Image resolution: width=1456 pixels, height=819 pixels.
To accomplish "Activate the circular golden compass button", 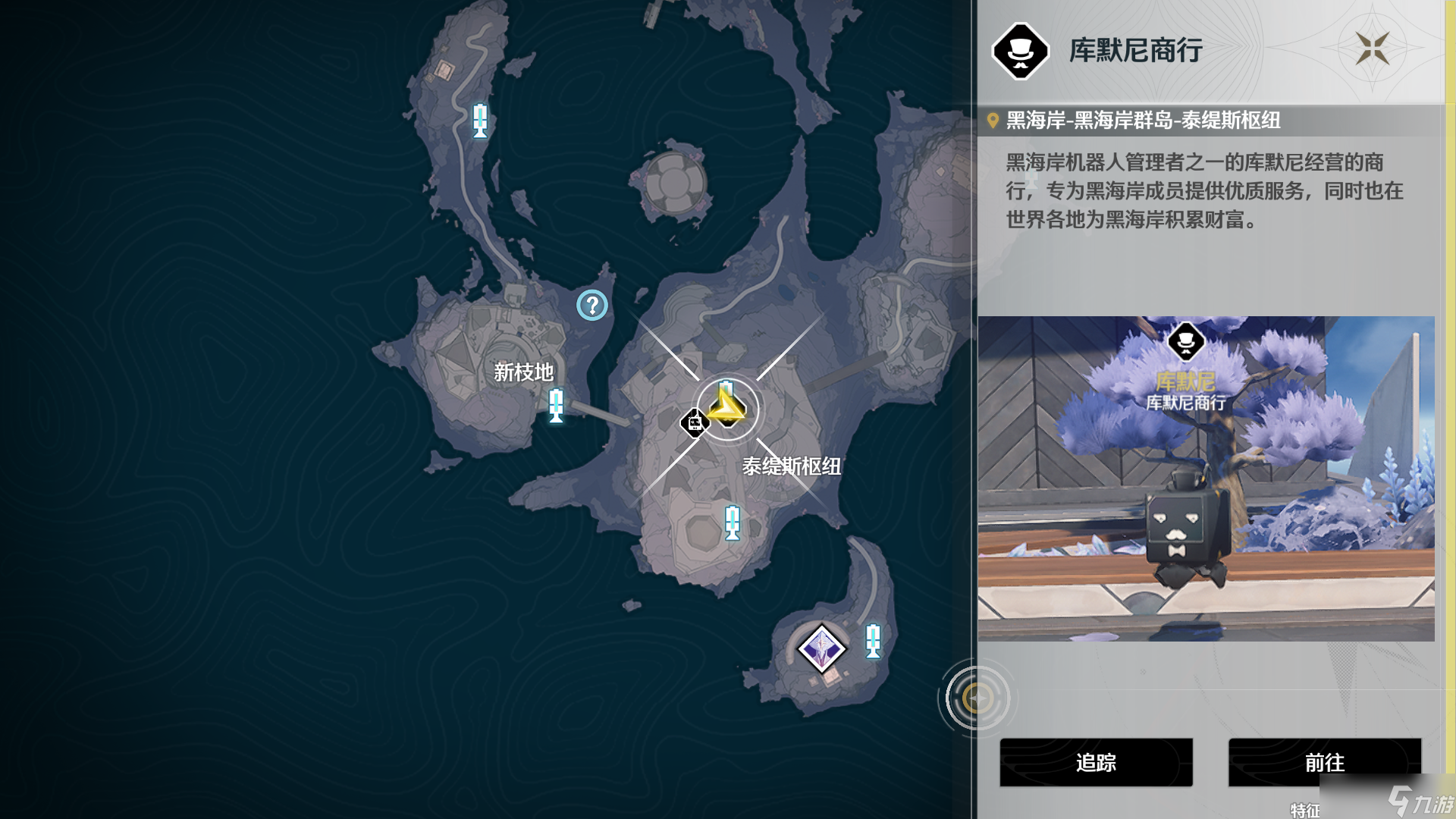I will coord(977,698).
